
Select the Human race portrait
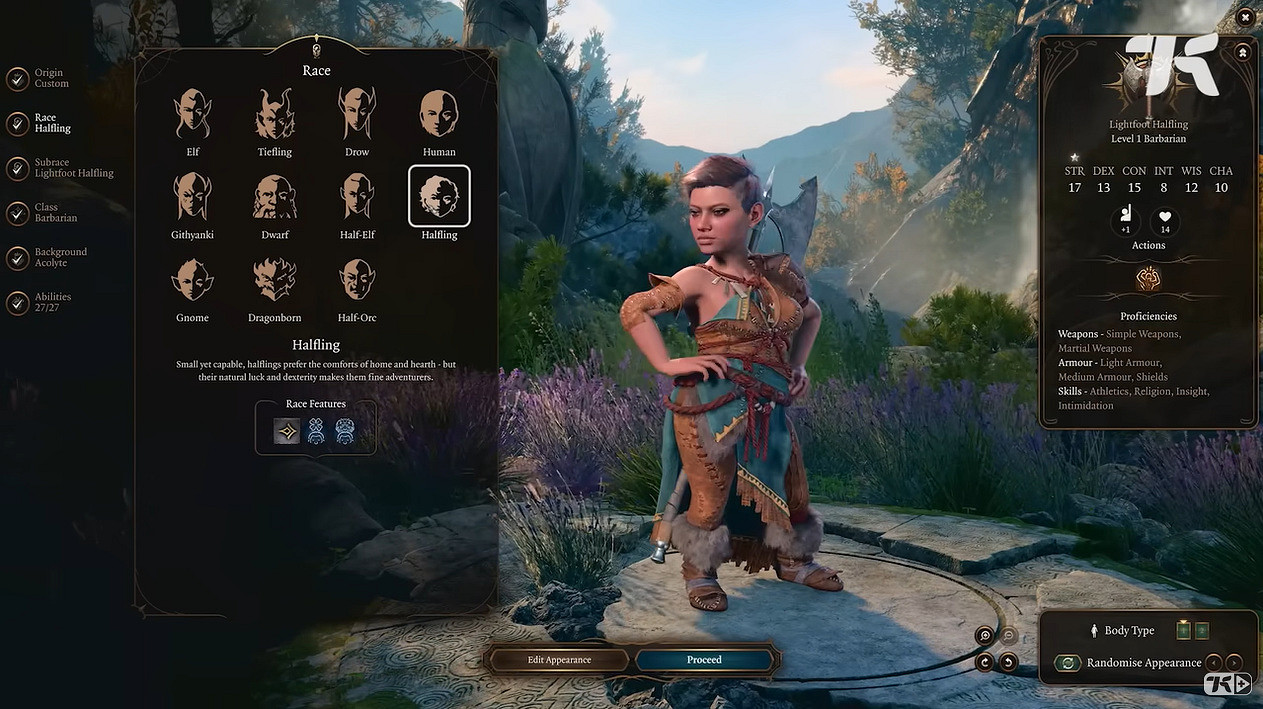click(439, 114)
